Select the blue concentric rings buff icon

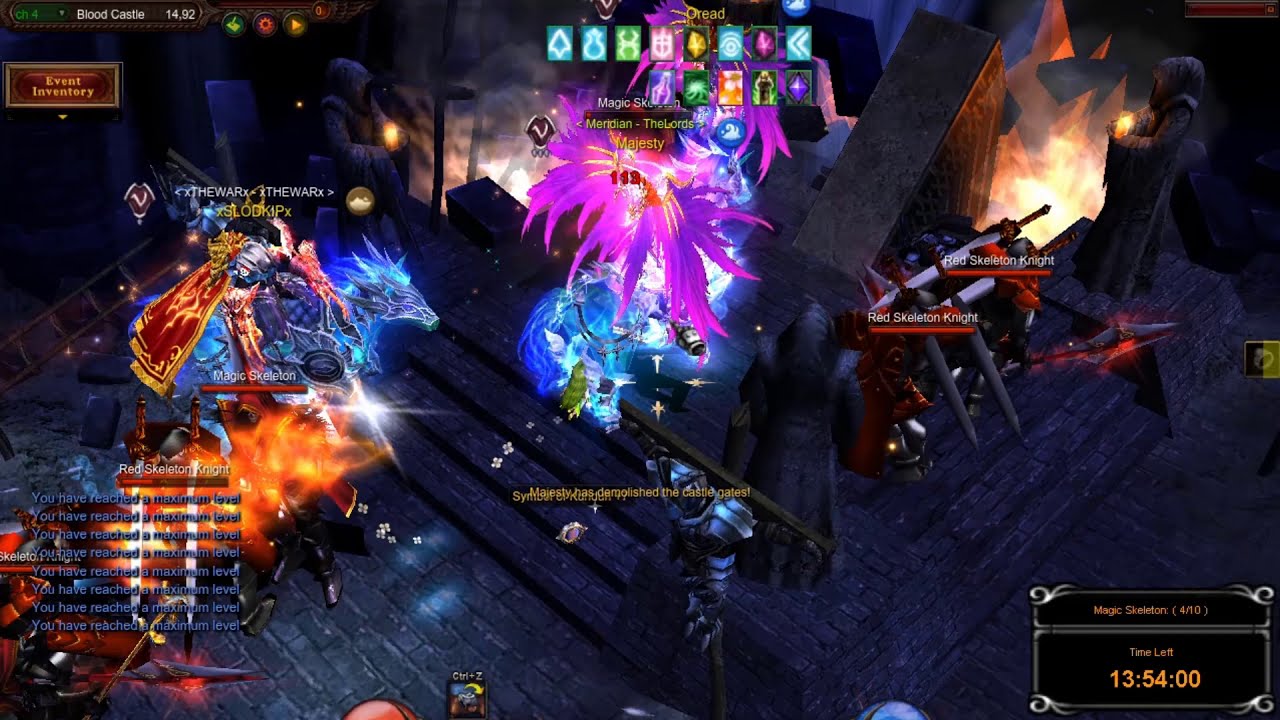click(x=731, y=43)
